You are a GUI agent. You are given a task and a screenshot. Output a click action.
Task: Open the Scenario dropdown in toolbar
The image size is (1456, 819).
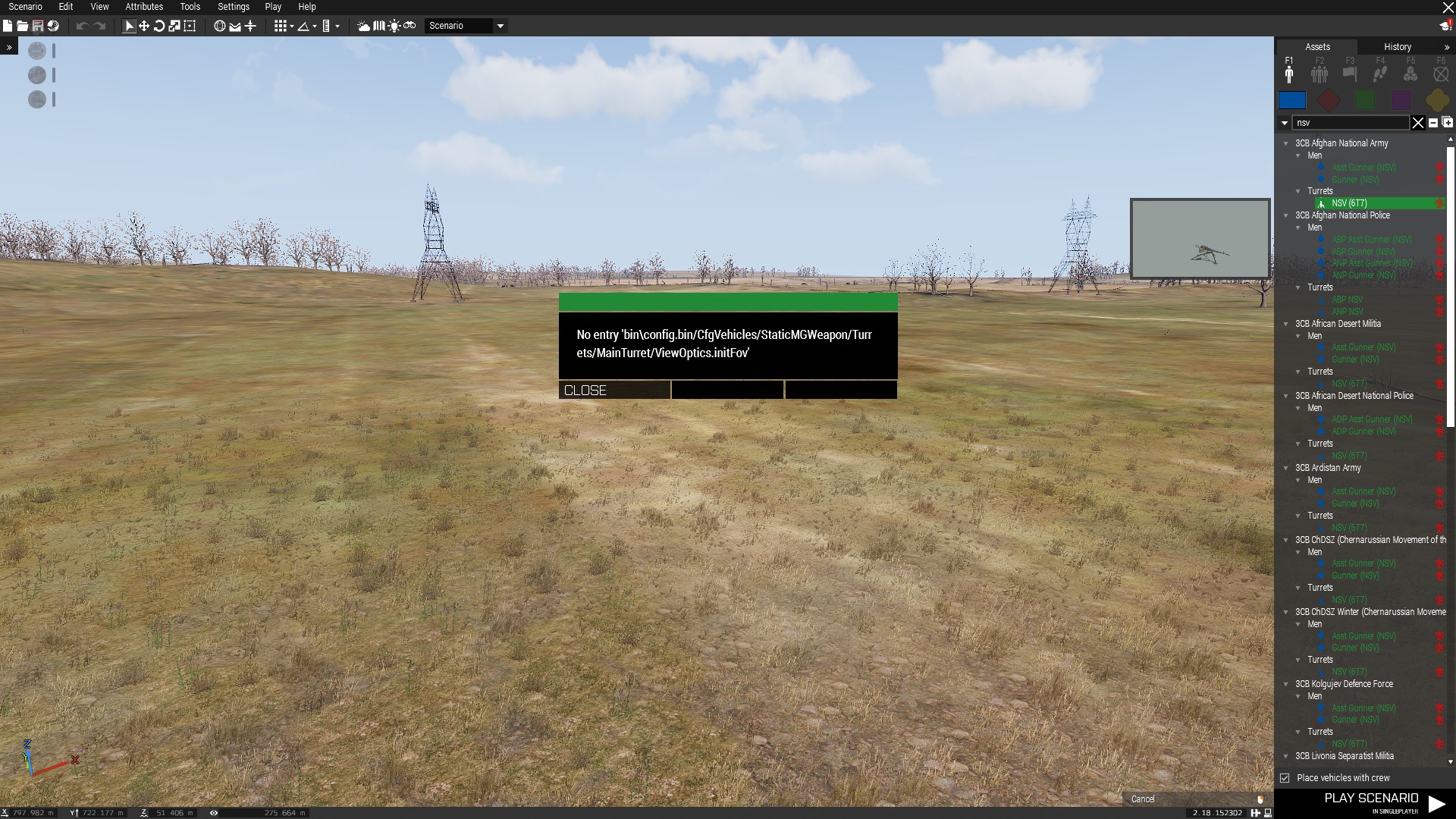tap(500, 26)
